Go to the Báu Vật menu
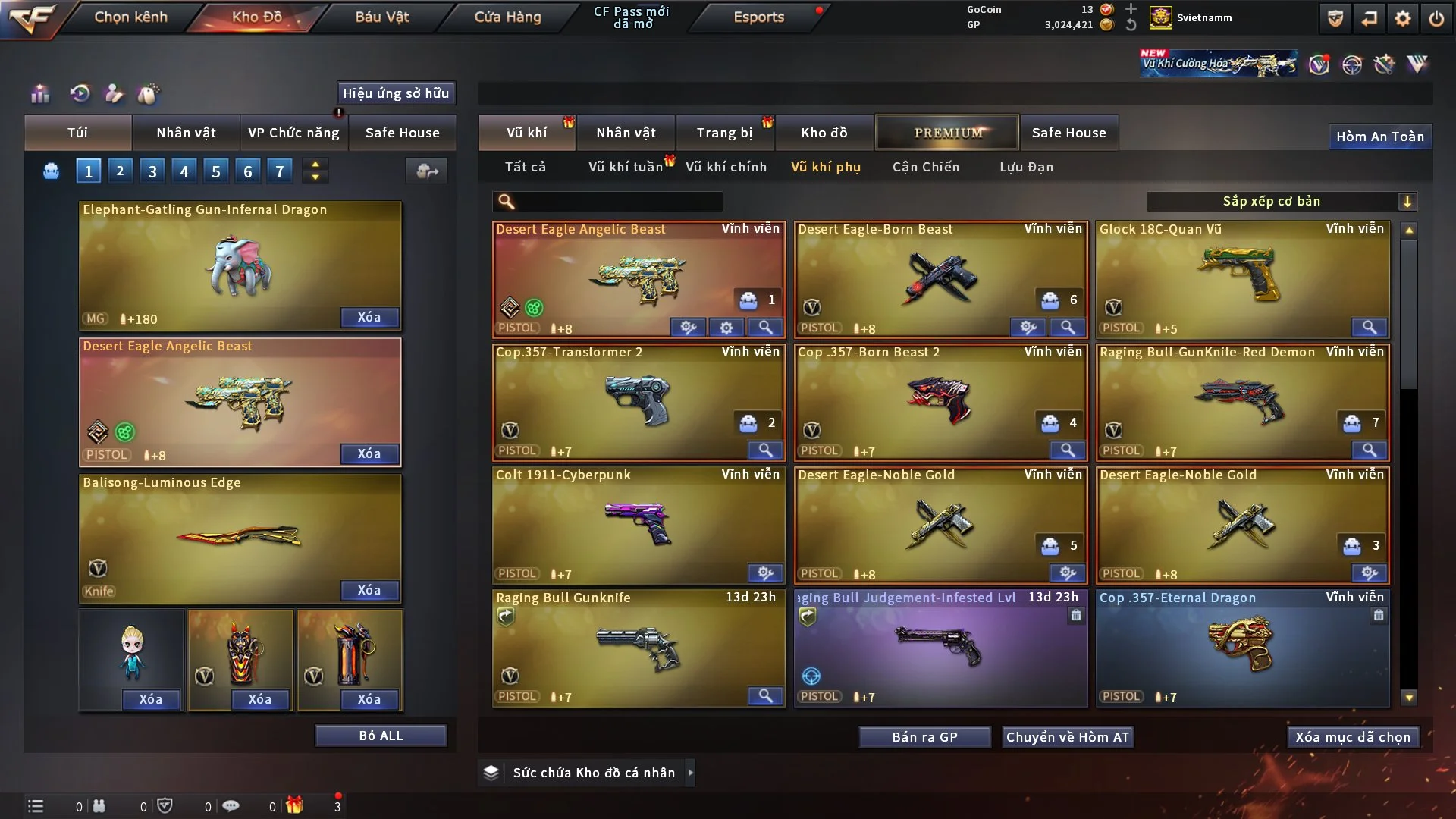Image resolution: width=1456 pixels, height=819 pixels. 381,17
